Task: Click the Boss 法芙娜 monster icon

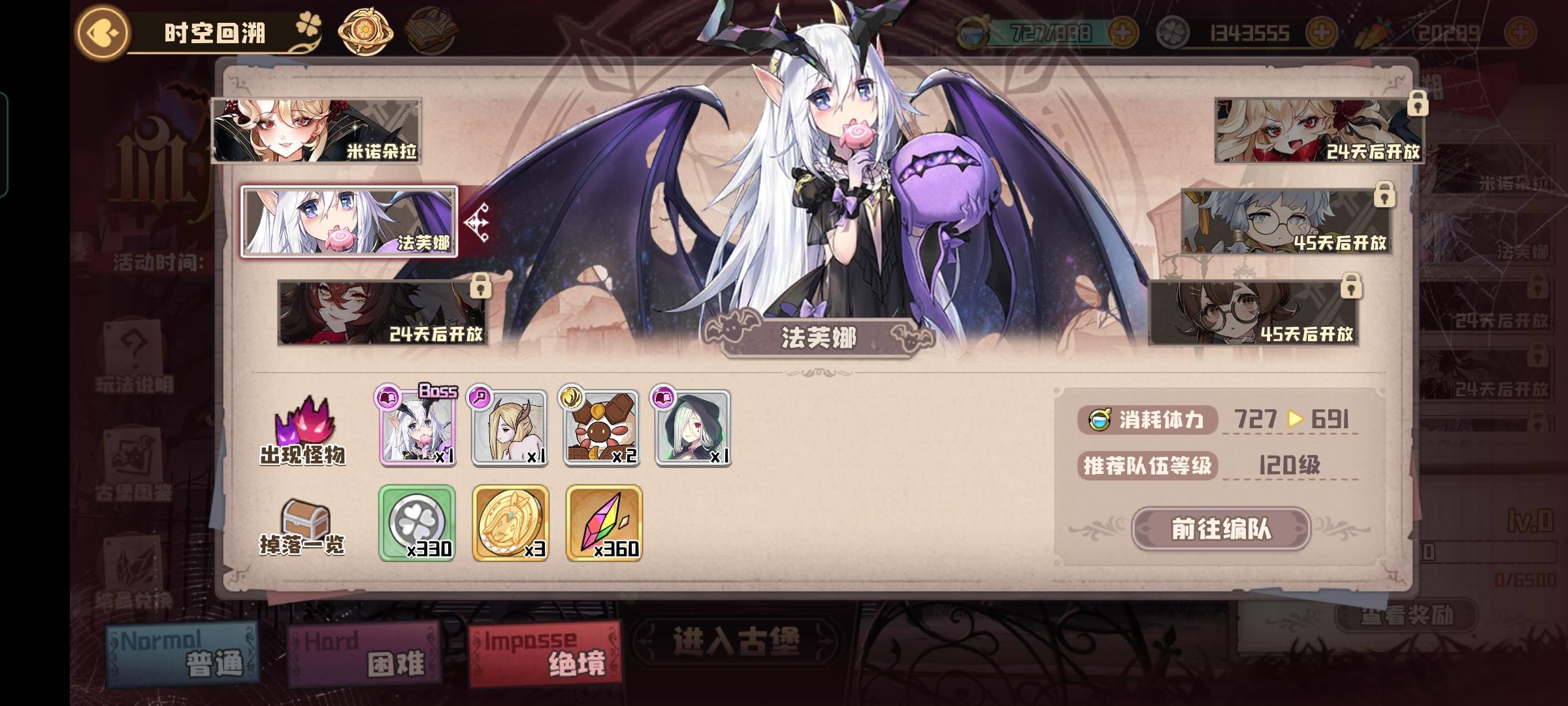Action: 416,431
